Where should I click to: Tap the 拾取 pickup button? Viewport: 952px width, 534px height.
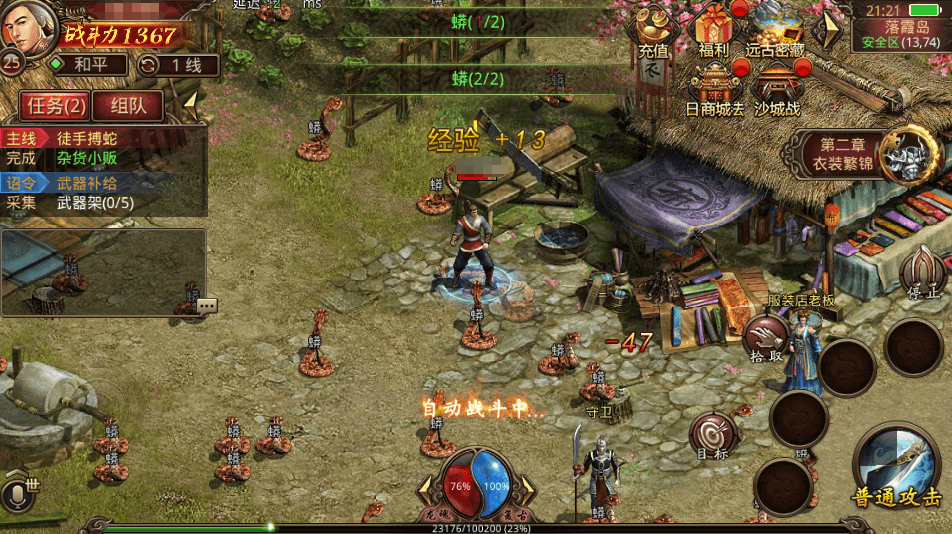766,338
